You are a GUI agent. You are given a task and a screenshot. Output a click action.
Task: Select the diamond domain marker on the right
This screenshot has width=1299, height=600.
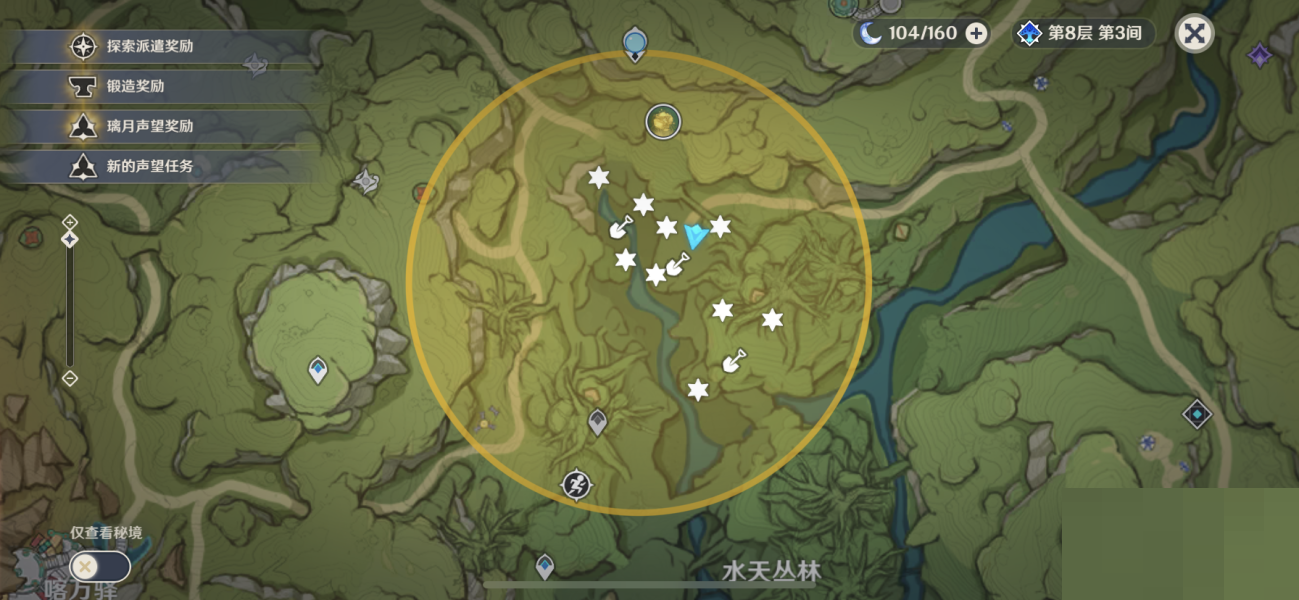pyautogui.click(x=1197, y=413)
